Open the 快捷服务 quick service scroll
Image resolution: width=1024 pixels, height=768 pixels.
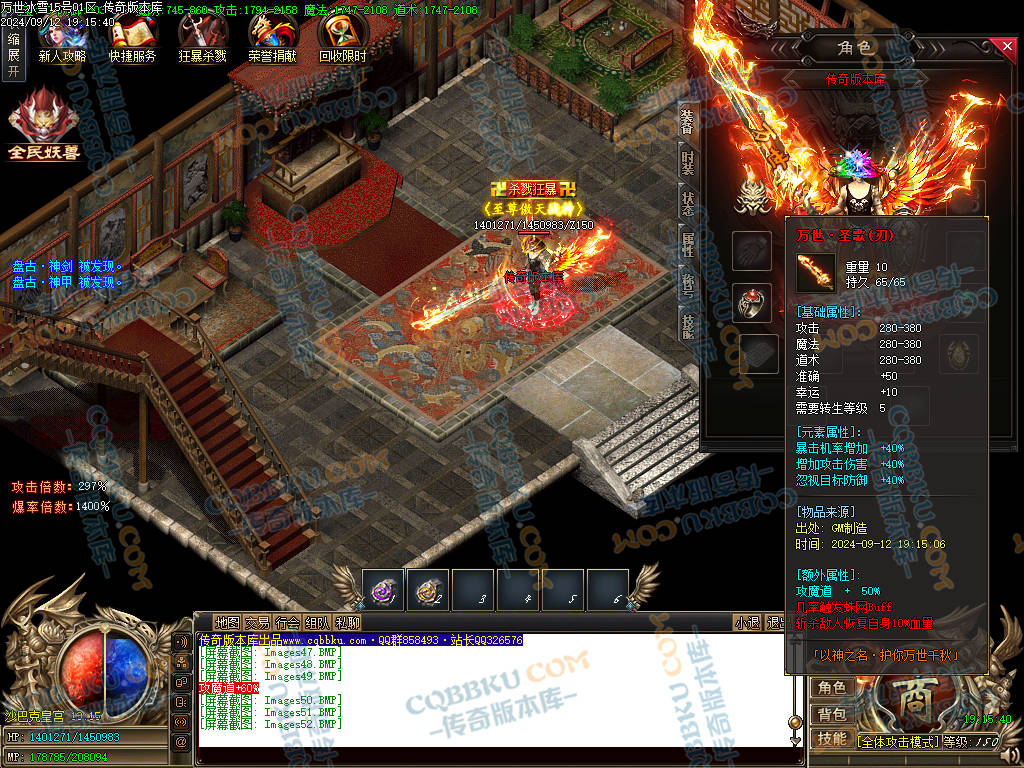[x=132, y=38]
